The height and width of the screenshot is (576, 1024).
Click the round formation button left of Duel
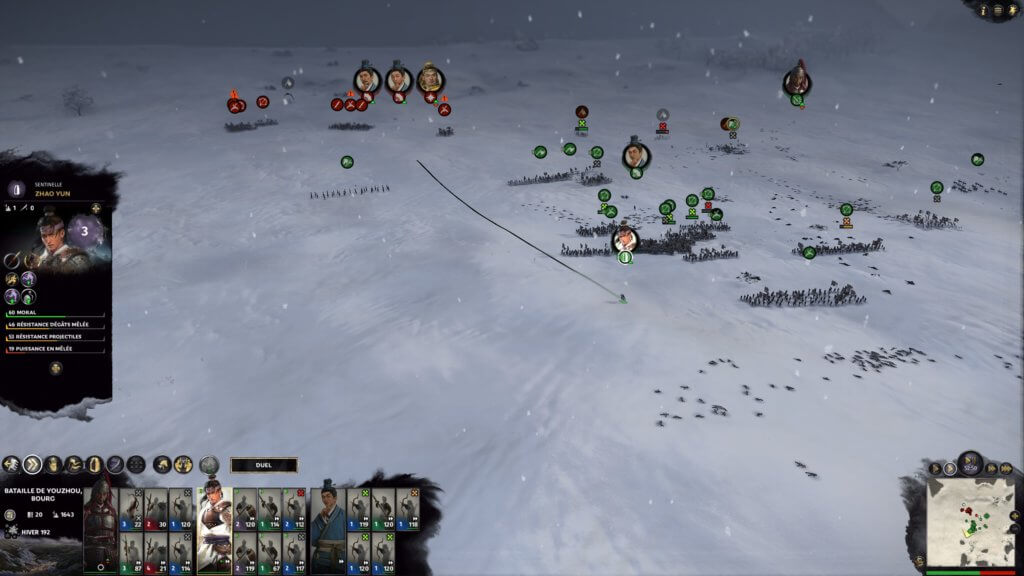pos(209,465)
